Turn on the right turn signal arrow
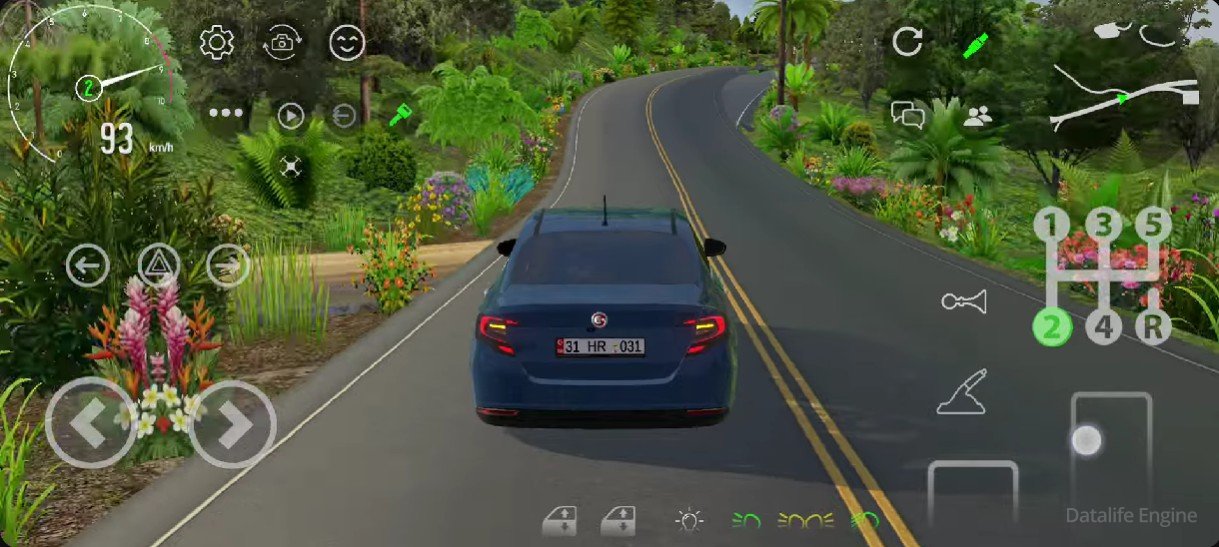Image resolution: width=1219 pixels, height=547 pixels. (x=228, y=266)
